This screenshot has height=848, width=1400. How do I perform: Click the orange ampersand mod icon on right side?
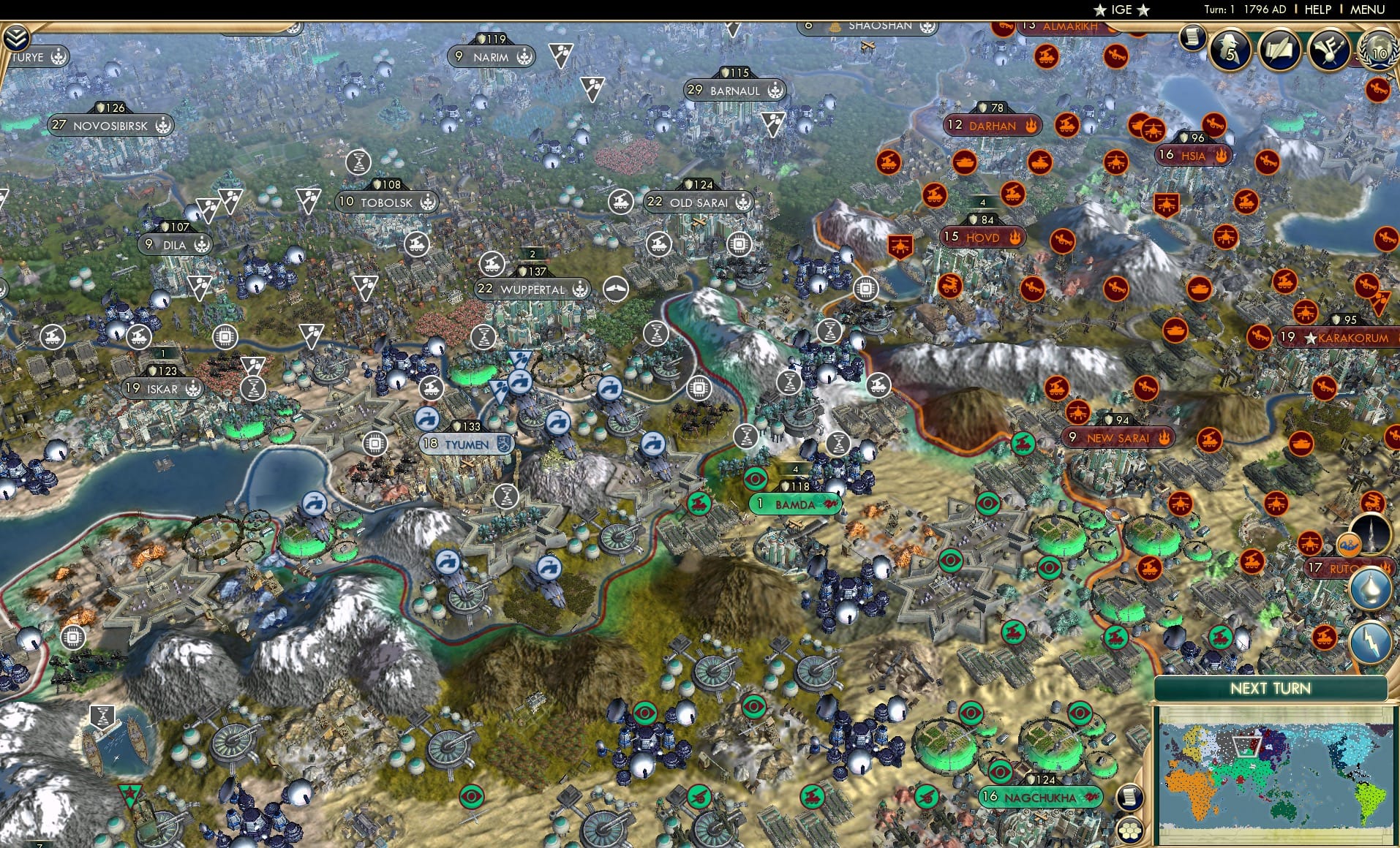[1350, 544]
